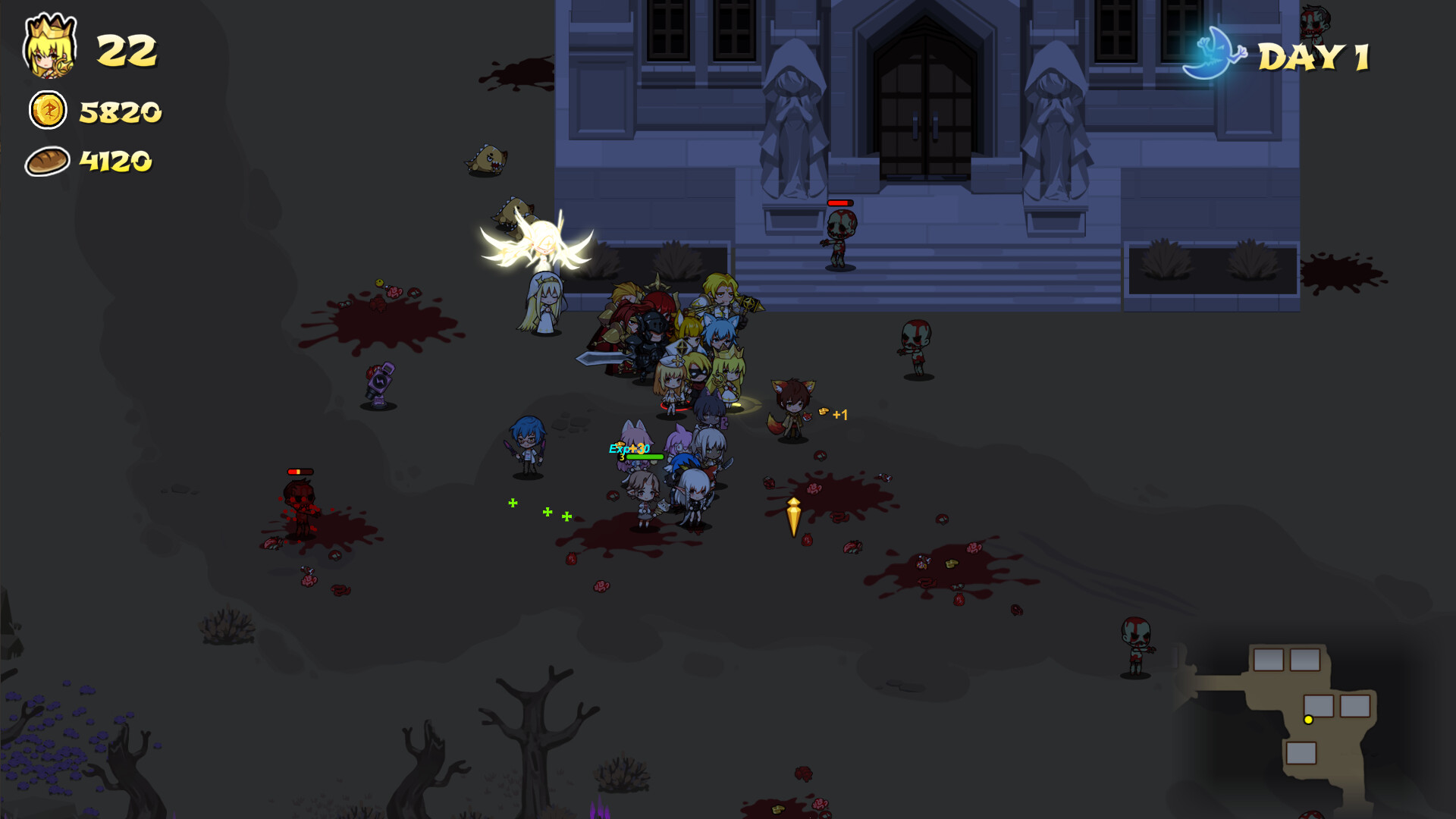The width and height of the screenshot is (1456, 819).
Task: Click the +1 pickup notification text
Action: coord(840,414)
